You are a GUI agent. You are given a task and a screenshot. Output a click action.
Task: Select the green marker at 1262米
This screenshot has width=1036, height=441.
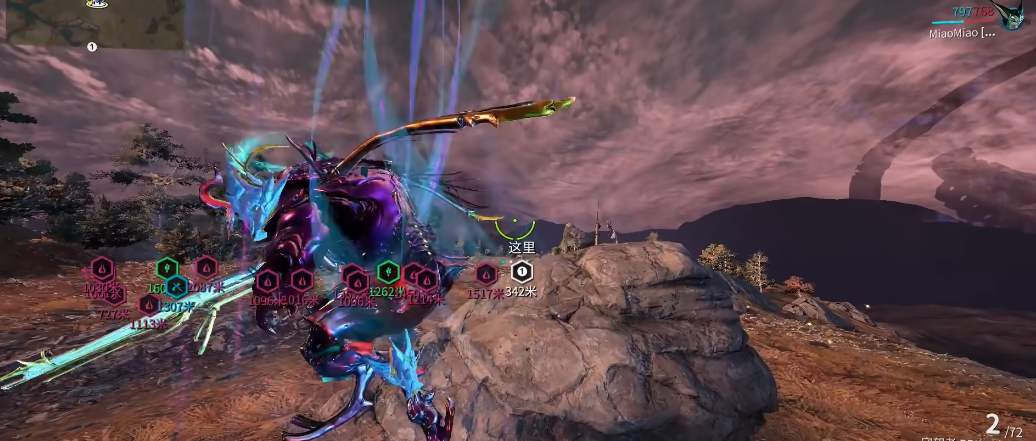point(388,271)
